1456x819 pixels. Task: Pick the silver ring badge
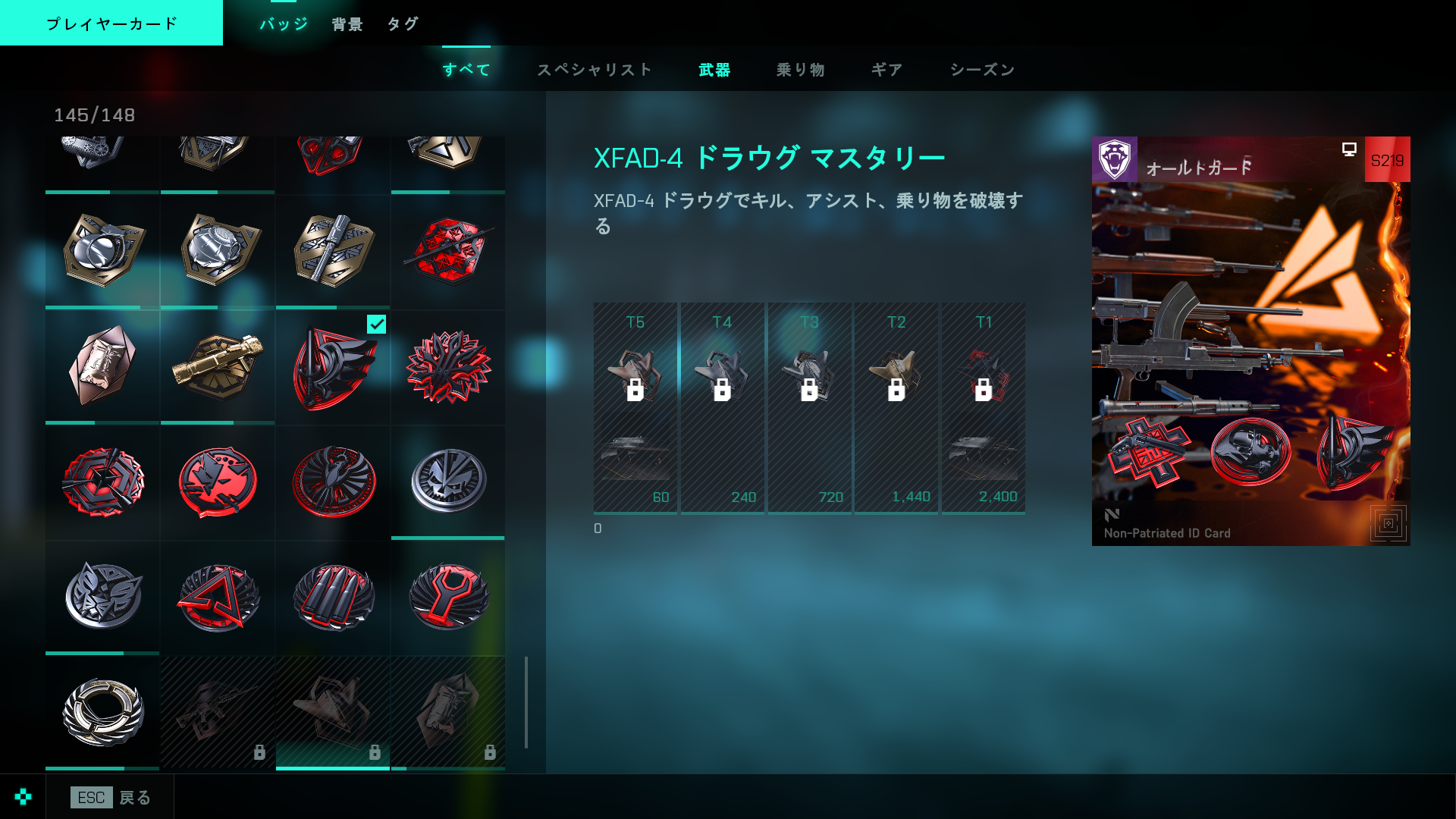(102, 712)
